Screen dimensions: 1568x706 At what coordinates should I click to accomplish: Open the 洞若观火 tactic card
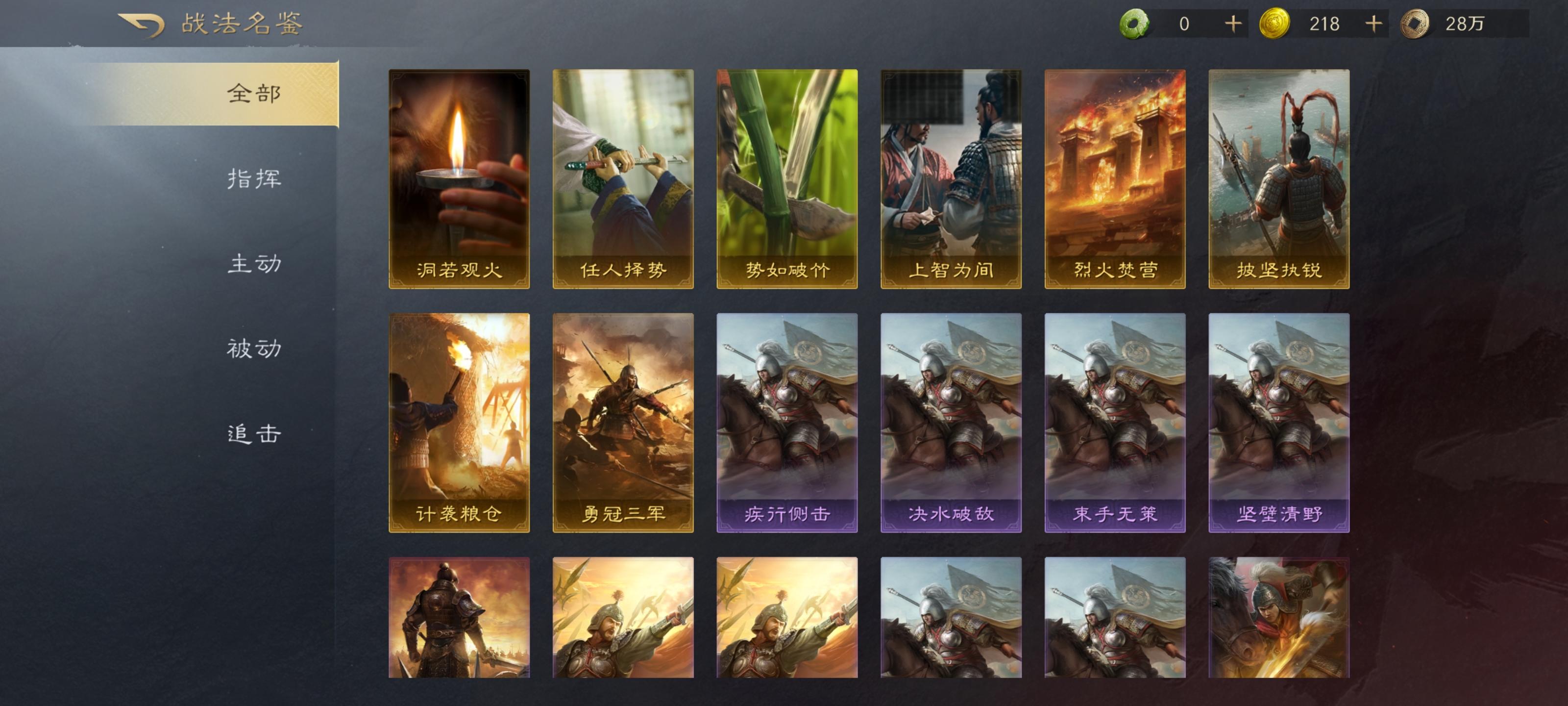click(x=458, y=183)
